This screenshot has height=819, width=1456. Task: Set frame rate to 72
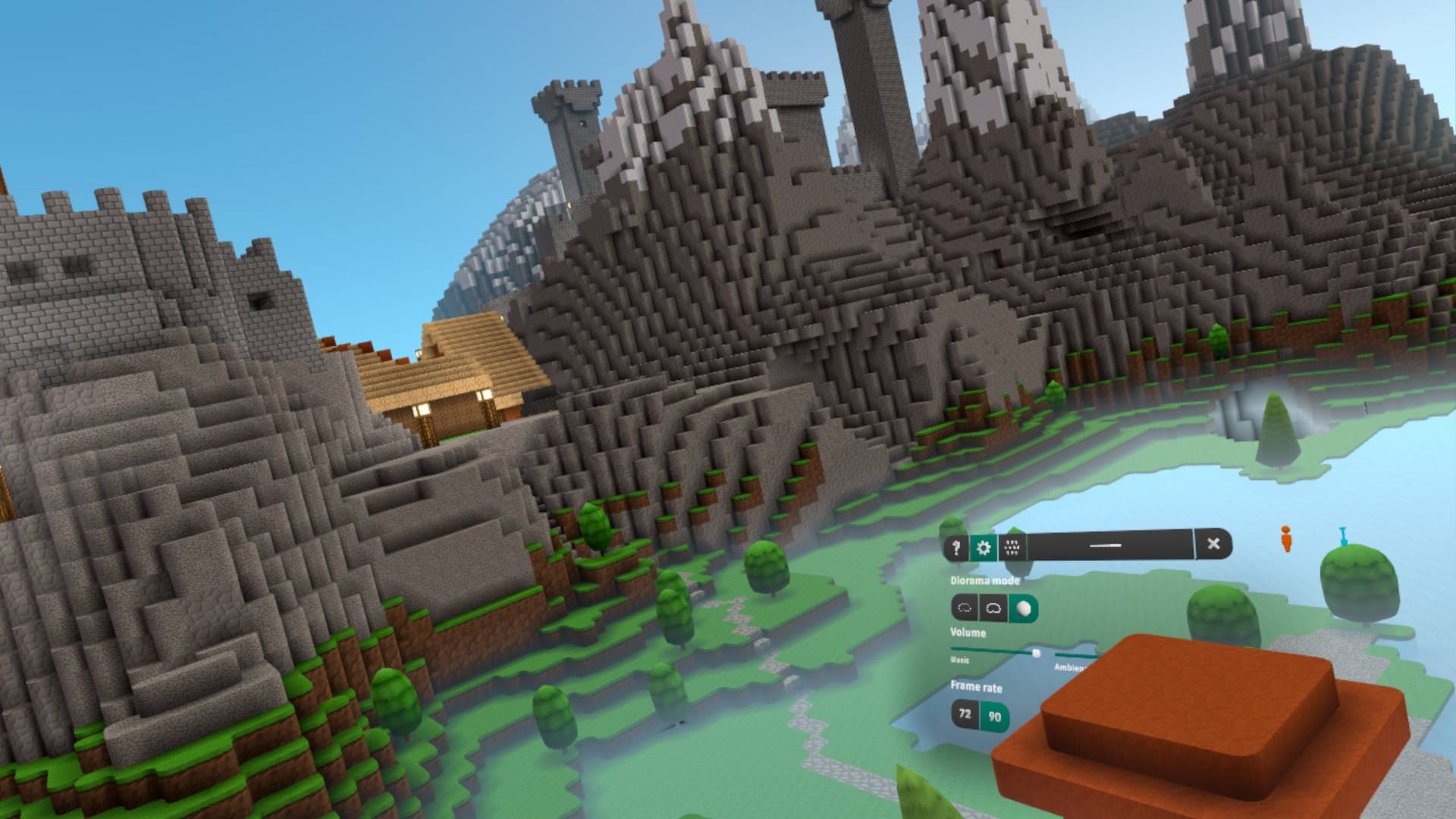(x=965, y=714)
